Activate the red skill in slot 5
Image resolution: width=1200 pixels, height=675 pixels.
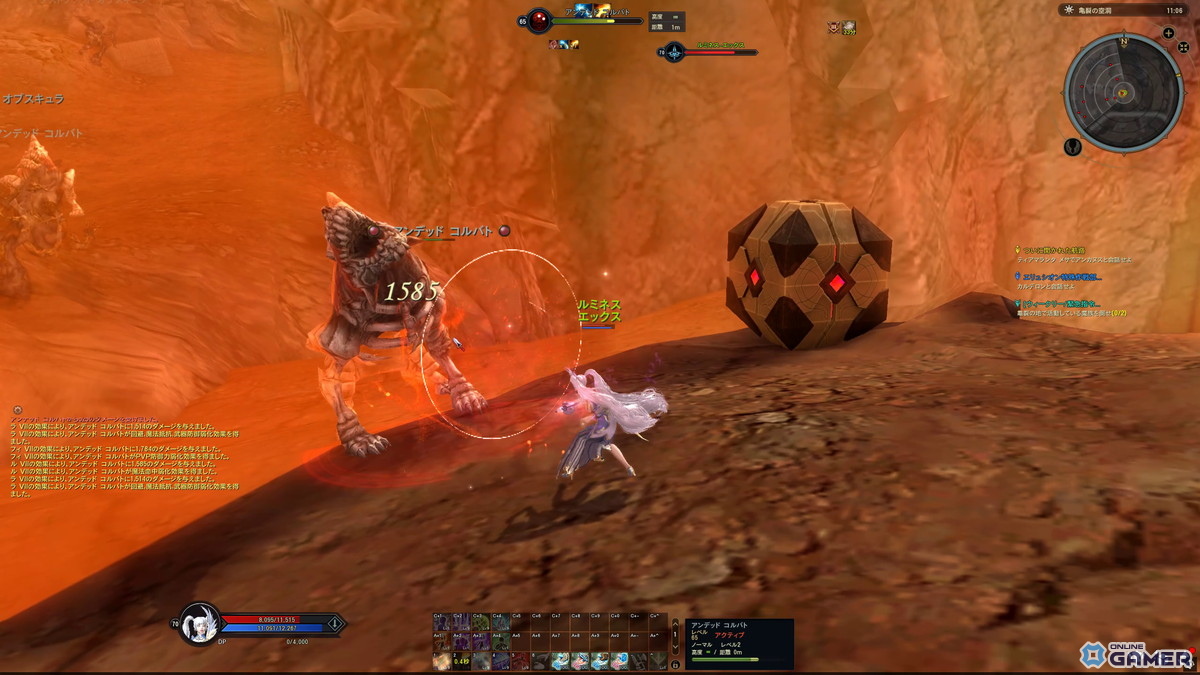(x=519, y=661)
